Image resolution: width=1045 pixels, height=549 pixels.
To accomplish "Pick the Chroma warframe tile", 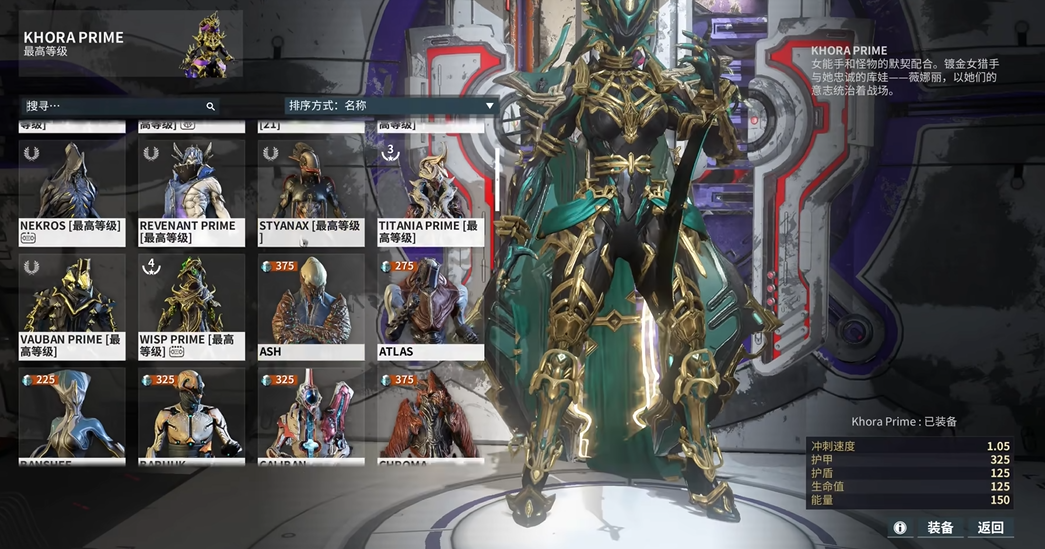I will coord(431,415).
